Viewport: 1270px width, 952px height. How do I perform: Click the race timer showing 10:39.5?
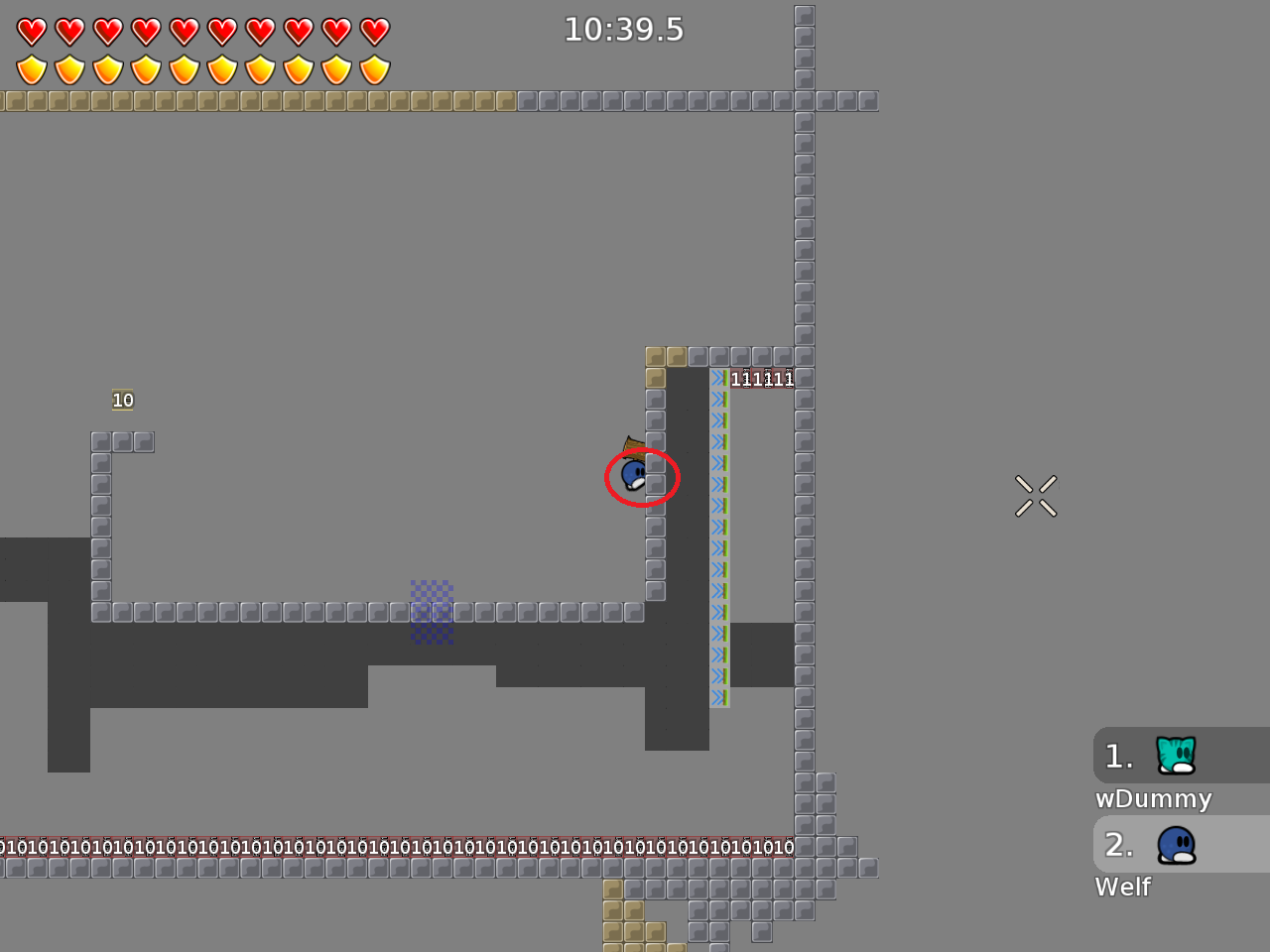coord(625,30)
